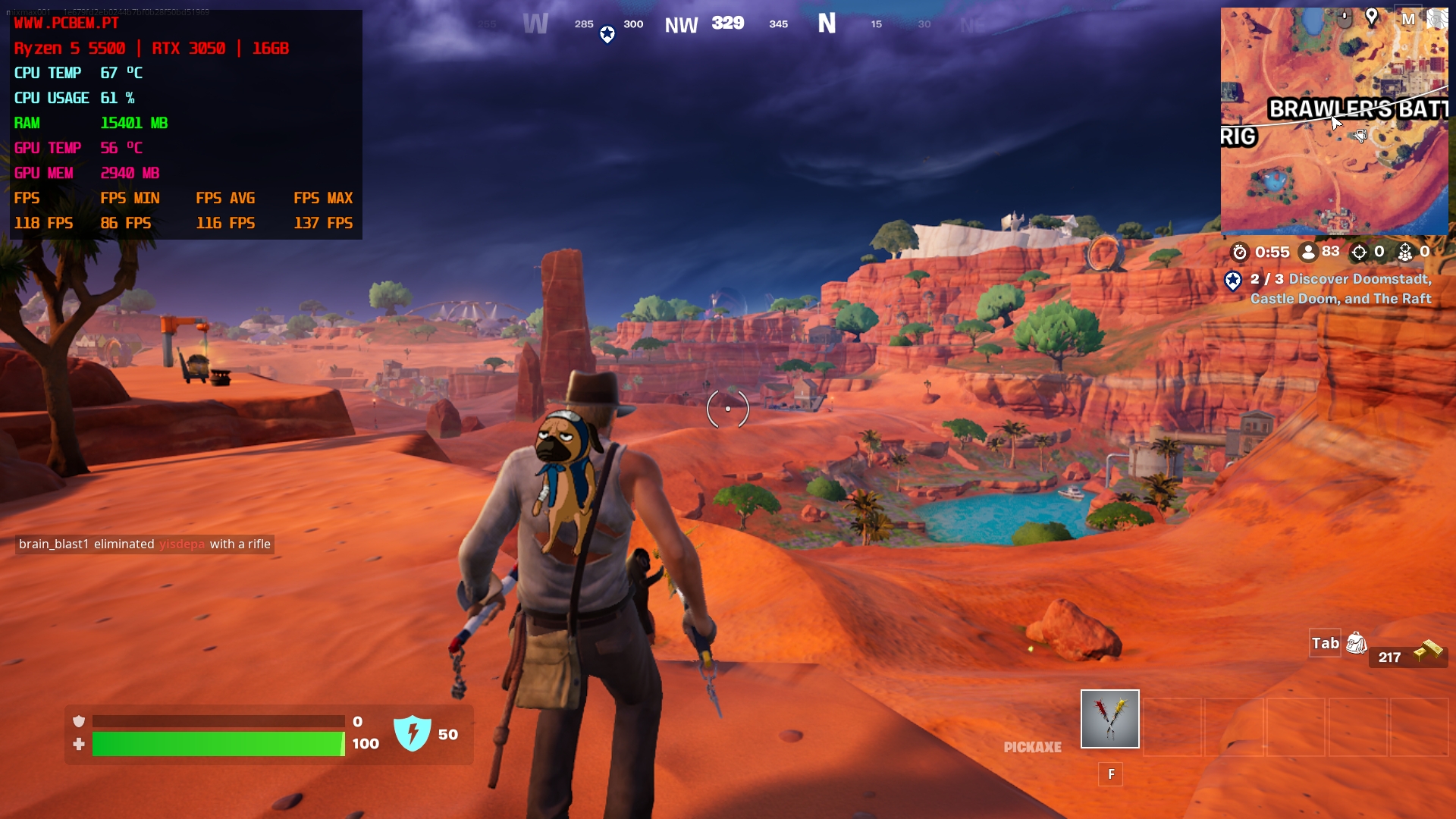The width and height of the screenshot is (1456, 819).
Task: Open the full map via folded-map icon
Action: click(1437, 18)
